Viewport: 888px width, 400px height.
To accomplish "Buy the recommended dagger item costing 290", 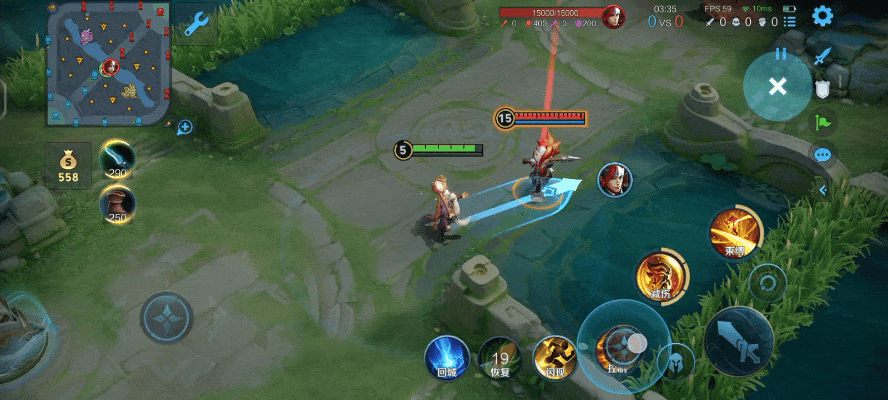I will tap(118, 159).
